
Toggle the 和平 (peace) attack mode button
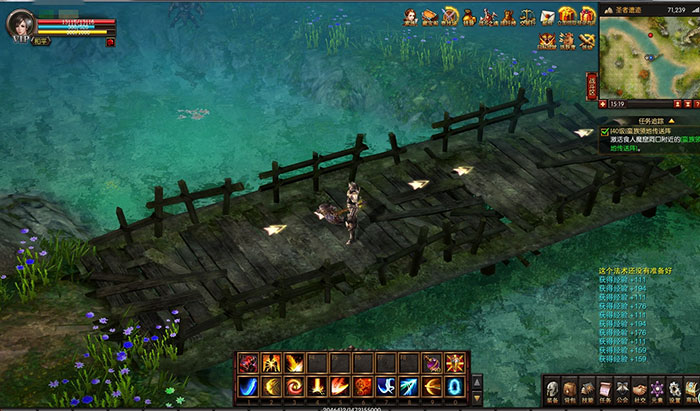tap(41, 42)
